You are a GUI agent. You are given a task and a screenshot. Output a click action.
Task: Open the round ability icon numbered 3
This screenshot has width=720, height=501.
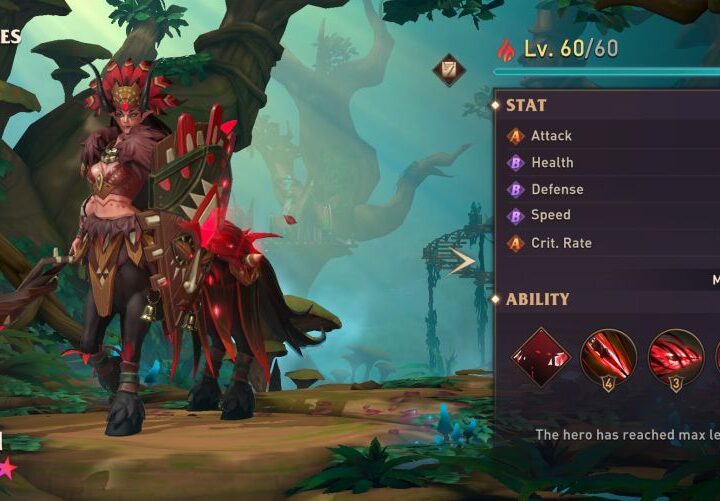pos(676,357)
